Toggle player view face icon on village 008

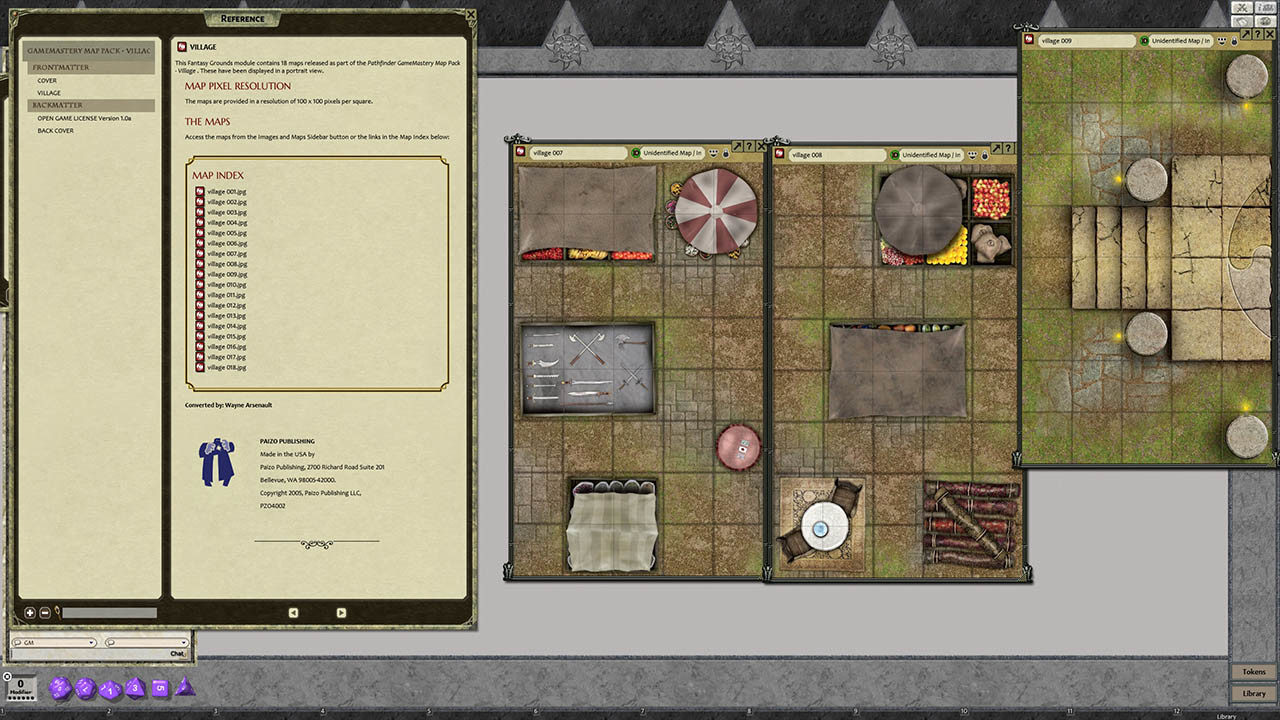tap(972, 154)
